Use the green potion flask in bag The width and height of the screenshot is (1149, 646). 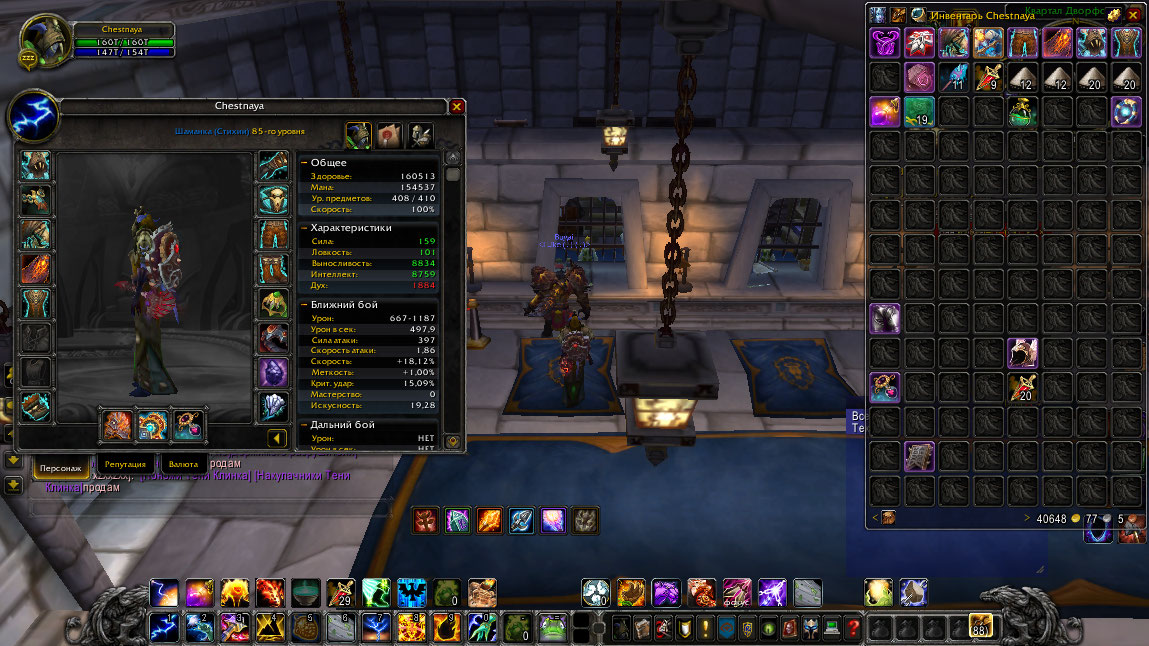1021,111
